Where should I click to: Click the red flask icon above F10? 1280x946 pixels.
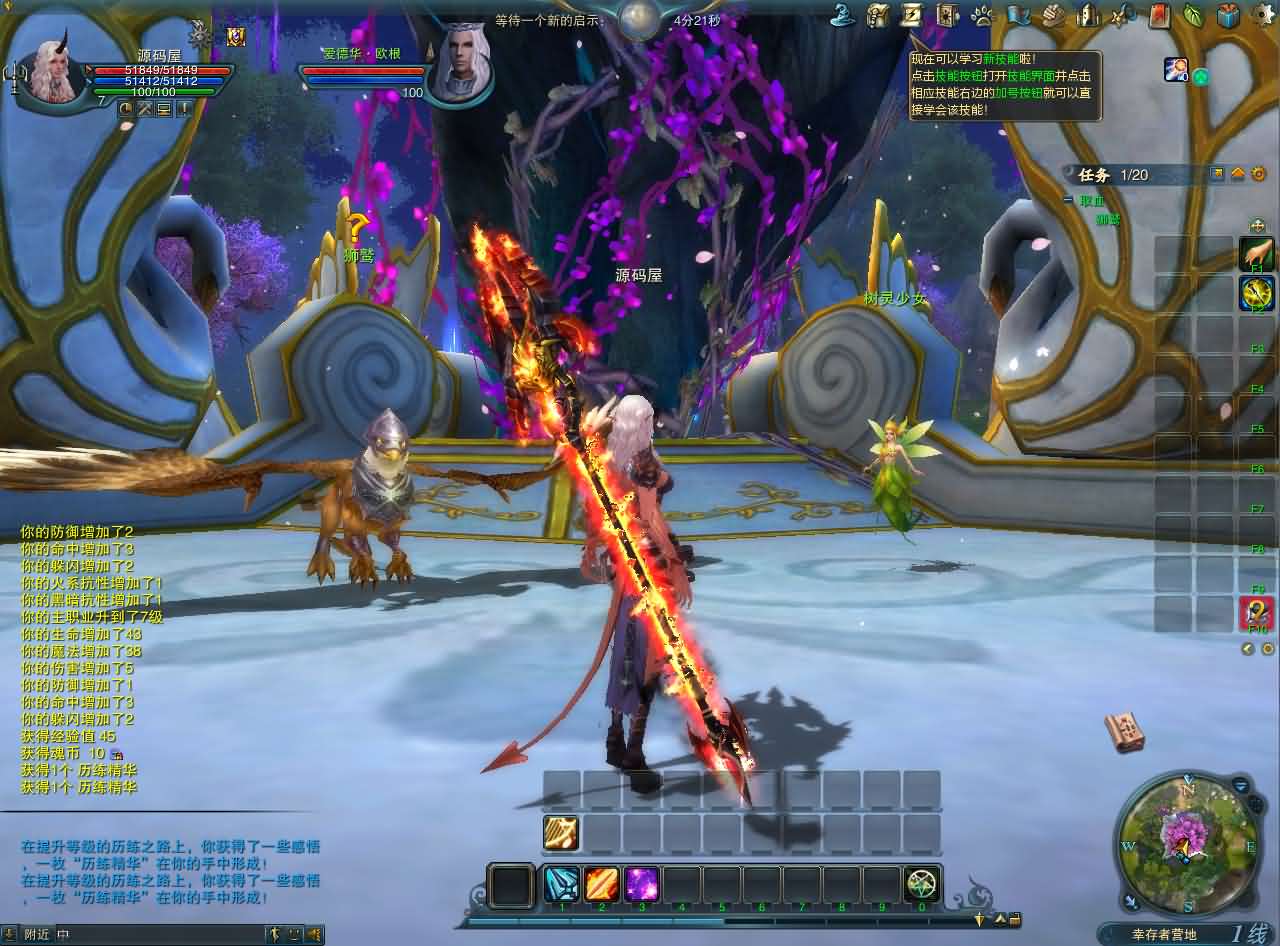click(1256, 613)
